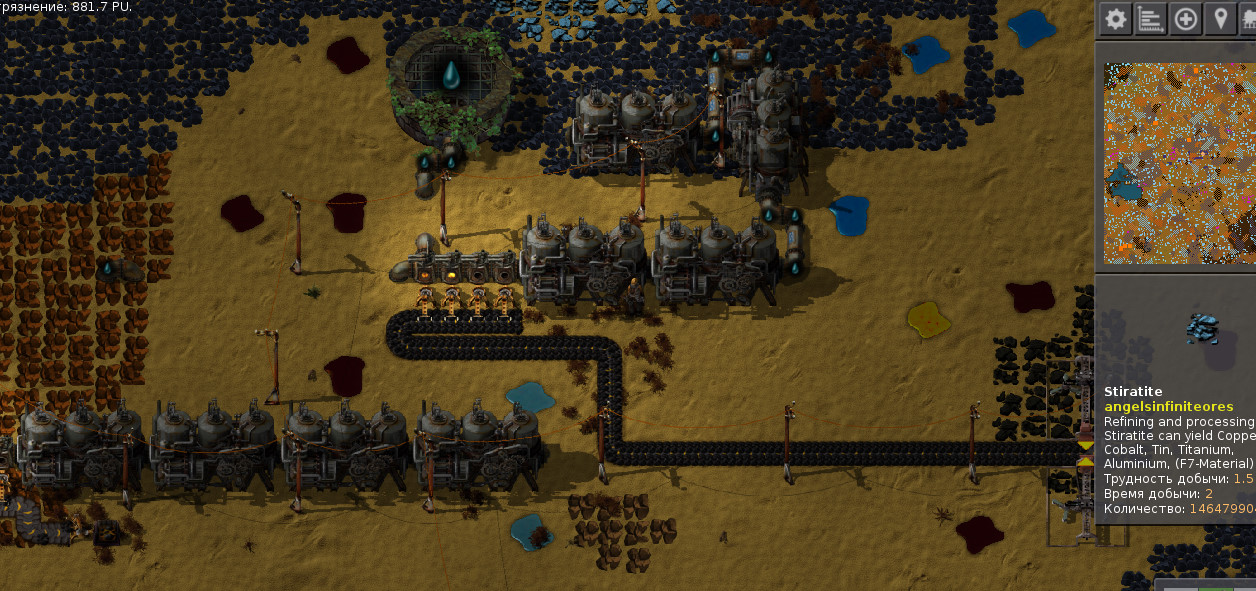This screenshot has width=1256, height=591.
Task: Click the train button at the panel edge
Action: pos(1248,19)
